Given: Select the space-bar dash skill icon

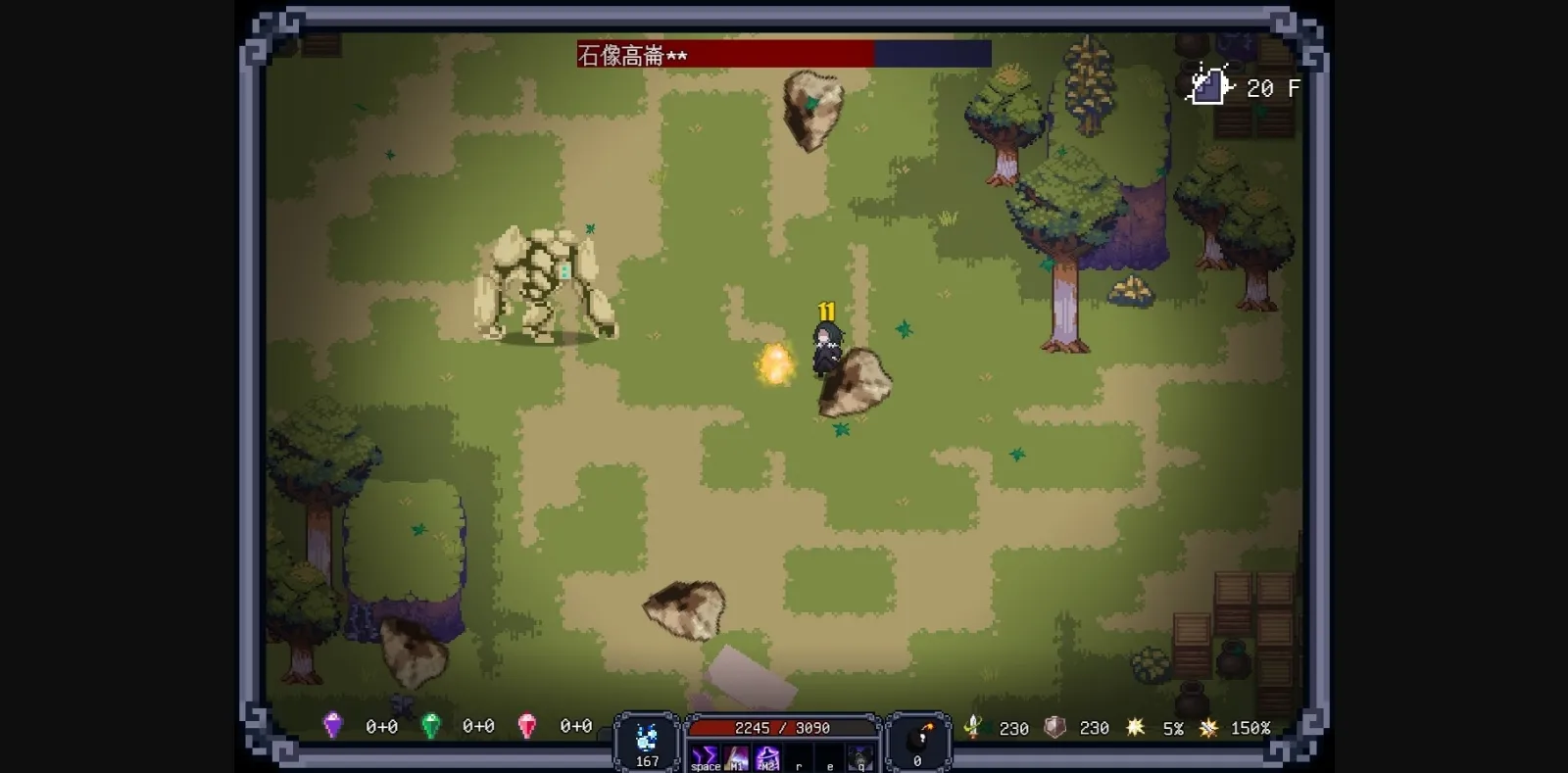Looking at the screenshot, I should pos(705,754).
